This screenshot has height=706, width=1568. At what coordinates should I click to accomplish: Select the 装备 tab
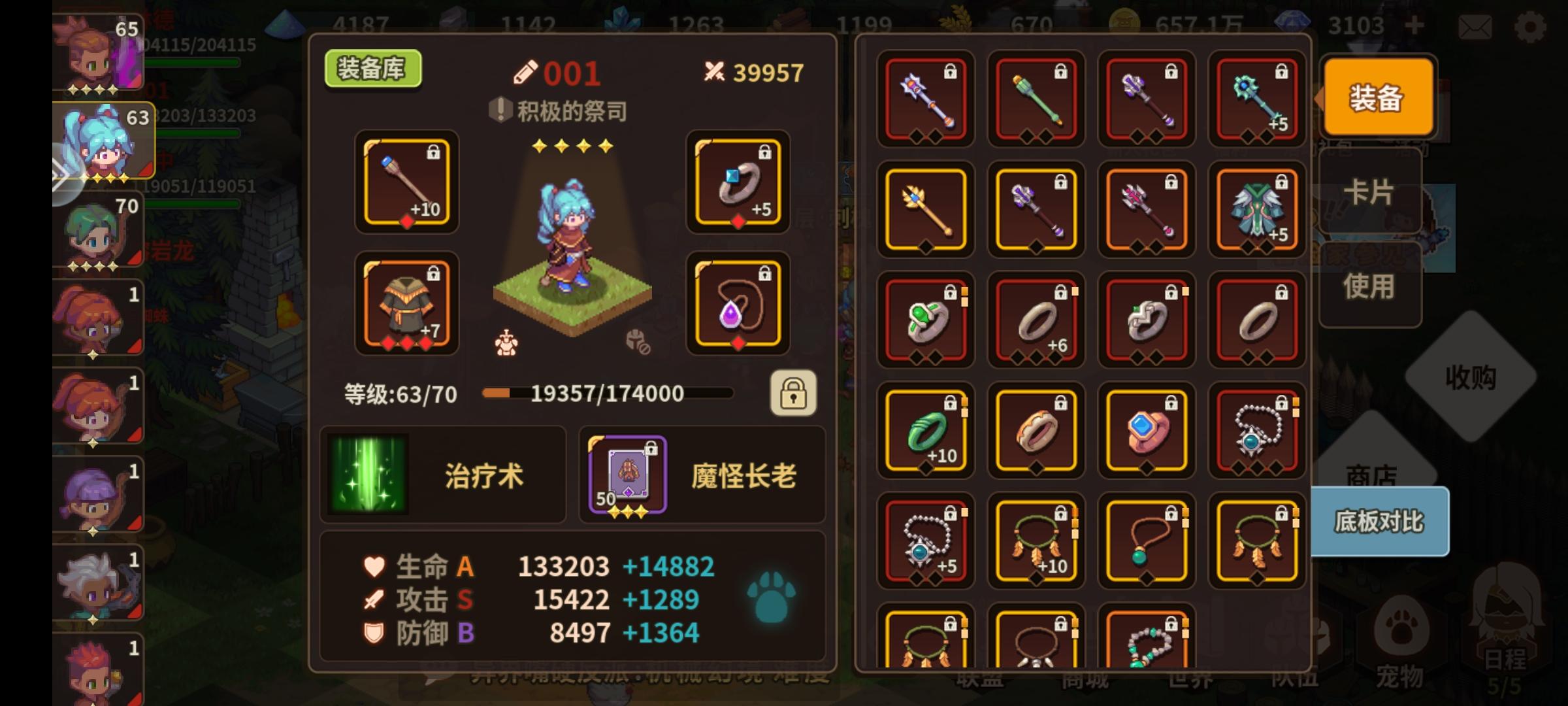(1379, 97)
